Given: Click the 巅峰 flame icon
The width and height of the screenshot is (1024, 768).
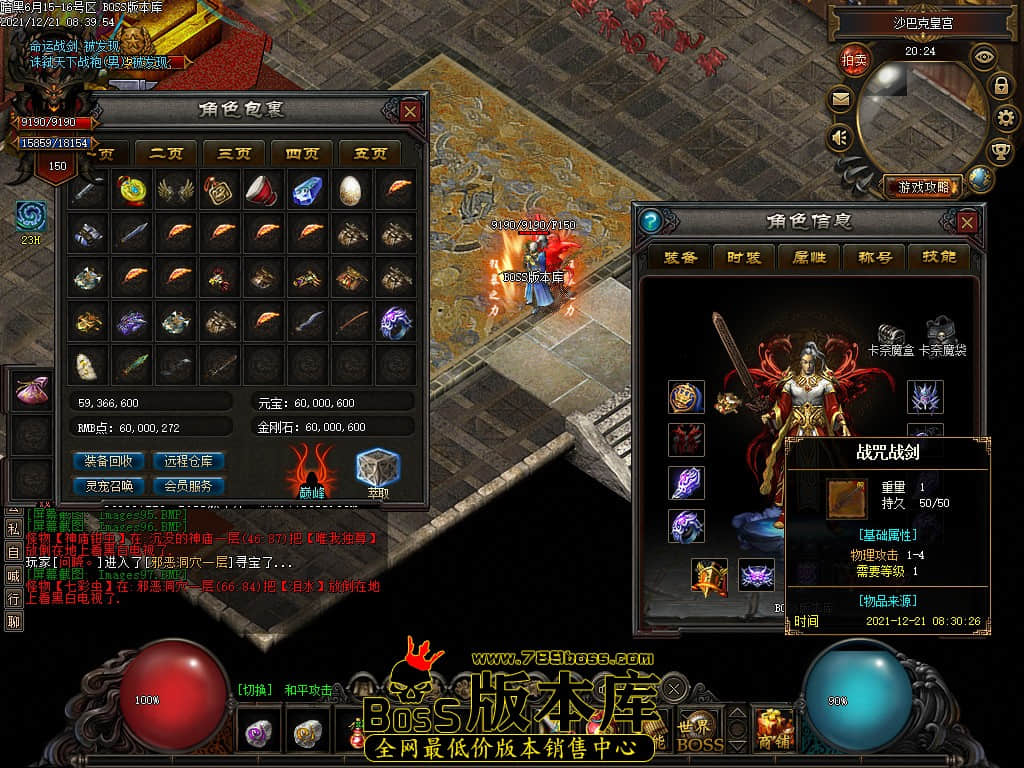Looking at the screenshot, I should click(x=312, y=469).
